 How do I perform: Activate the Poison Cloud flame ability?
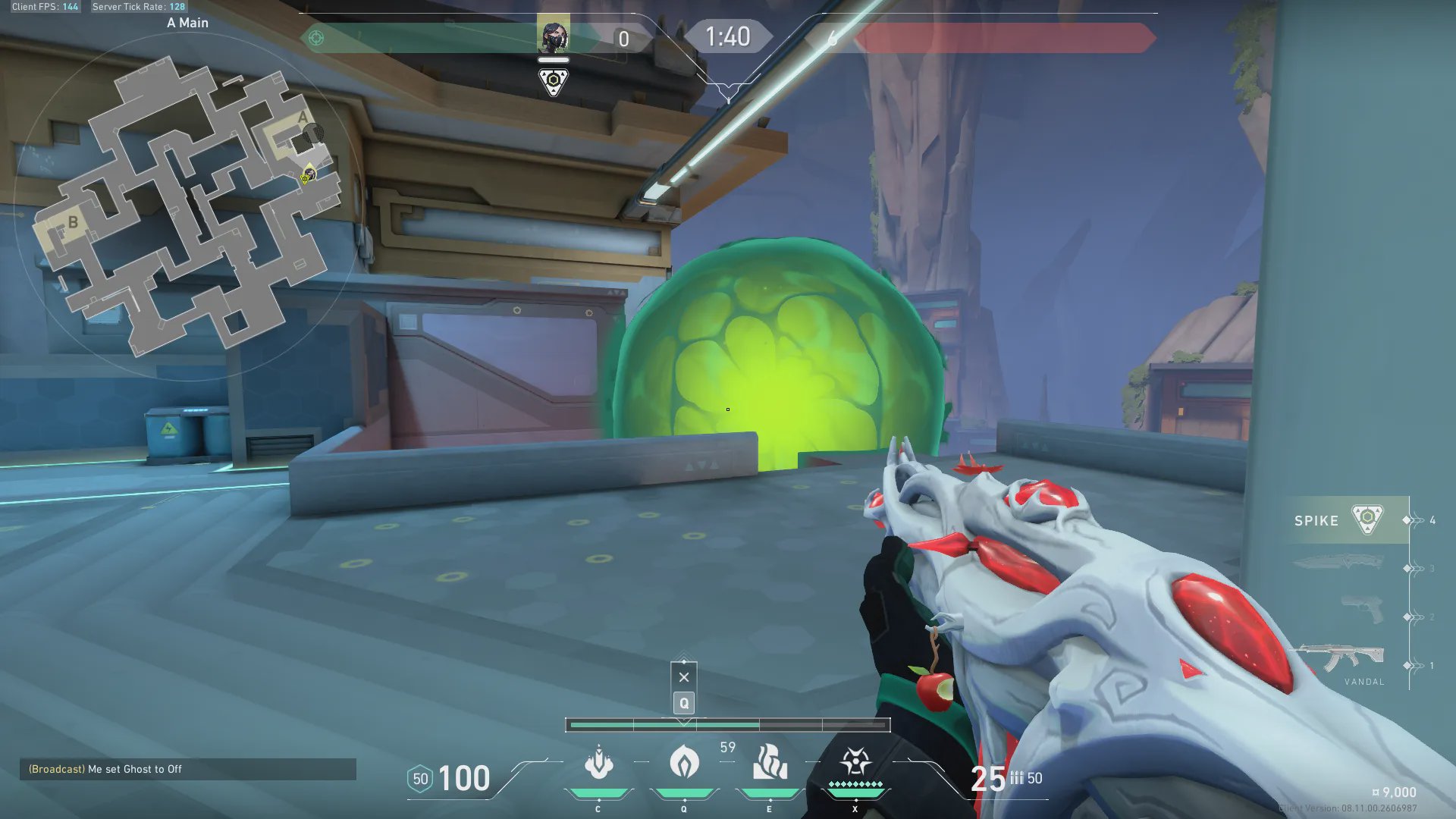(684, 762)
